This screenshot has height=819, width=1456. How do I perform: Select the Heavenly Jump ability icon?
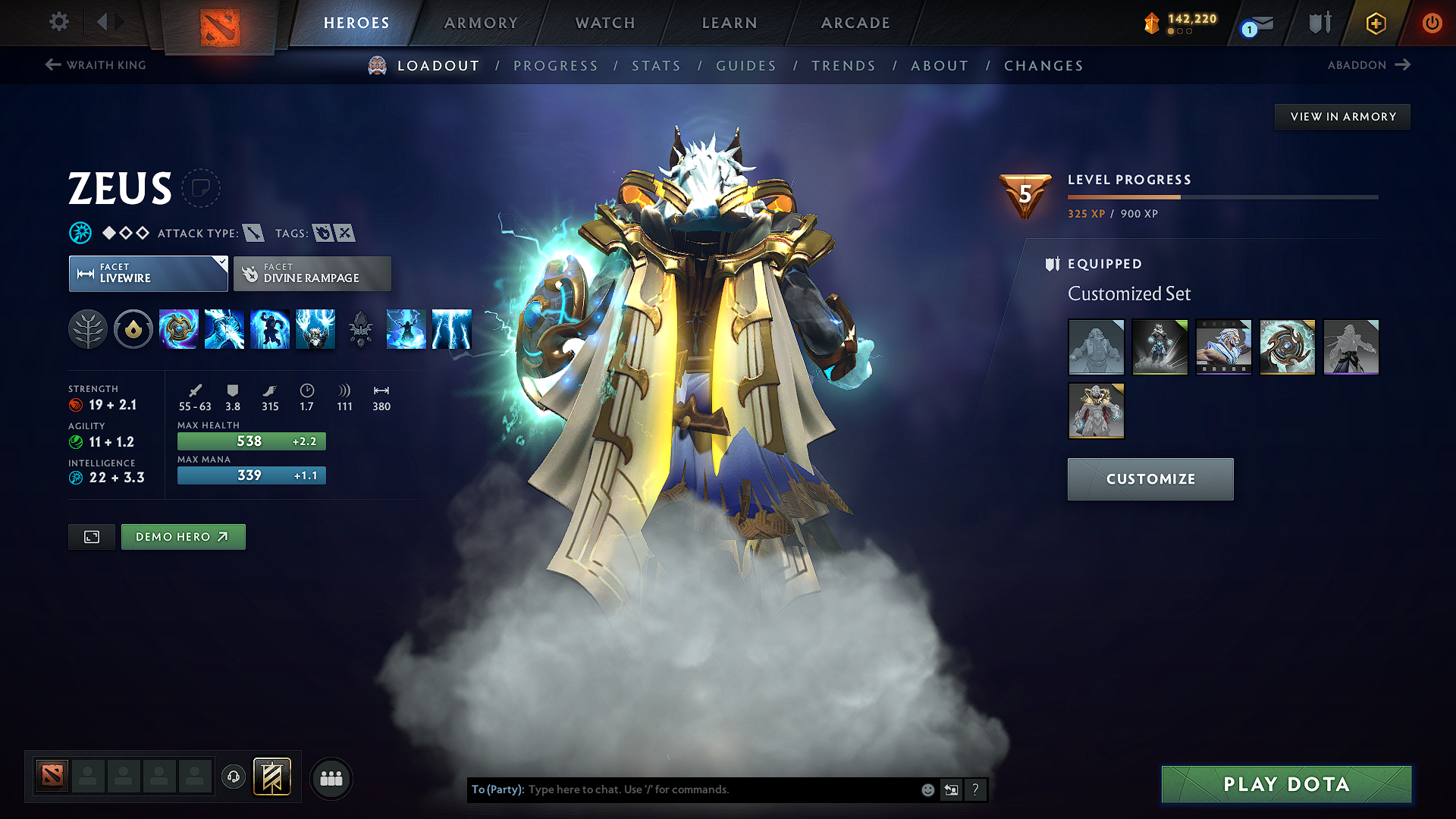[270, 329]
